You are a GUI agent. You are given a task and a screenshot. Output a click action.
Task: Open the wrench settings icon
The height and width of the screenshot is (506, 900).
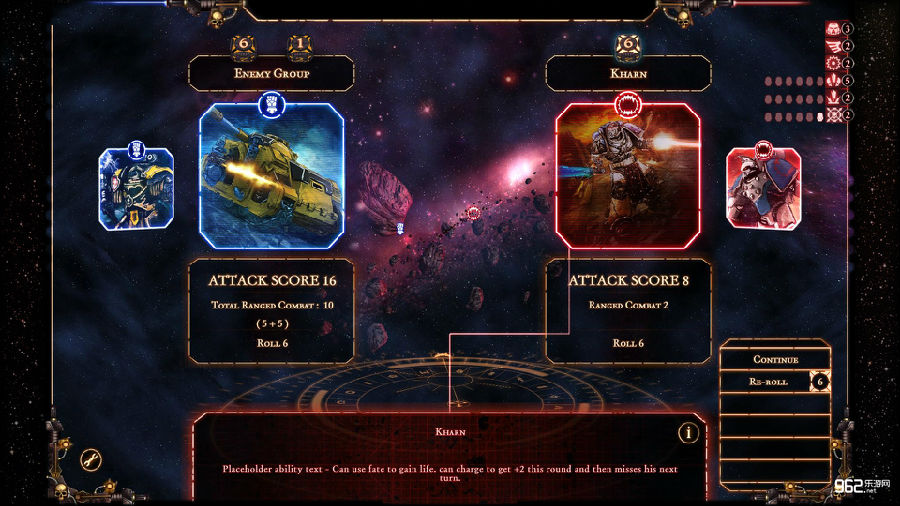tap(92, 460)
